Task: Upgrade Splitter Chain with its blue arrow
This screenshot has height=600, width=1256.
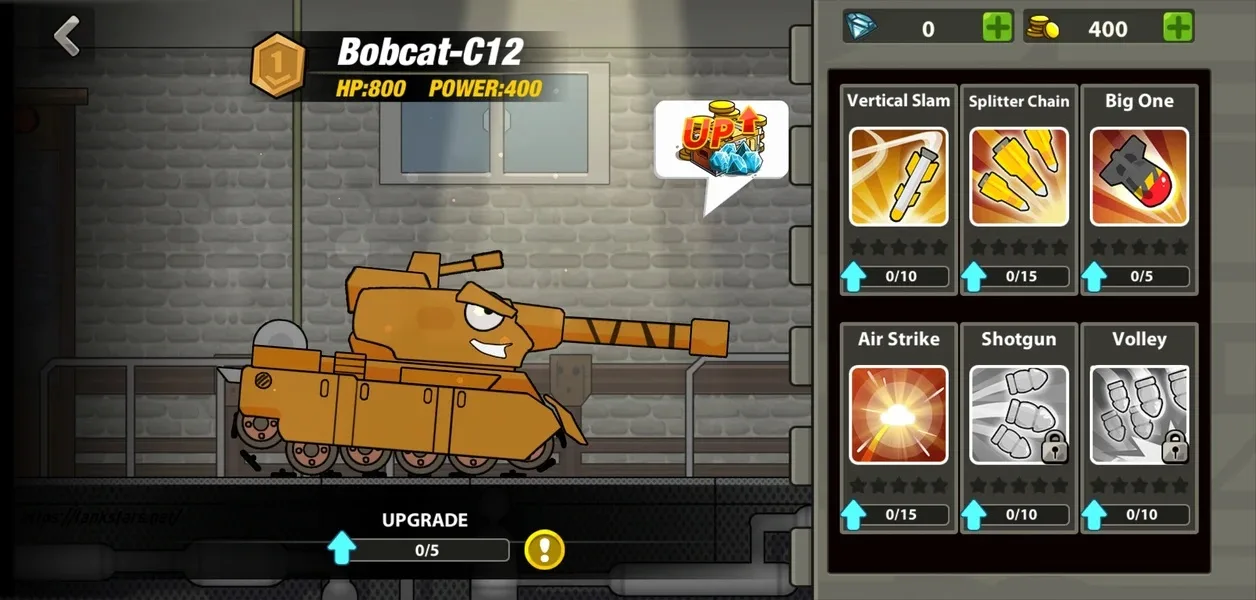Action: (973, 276)
